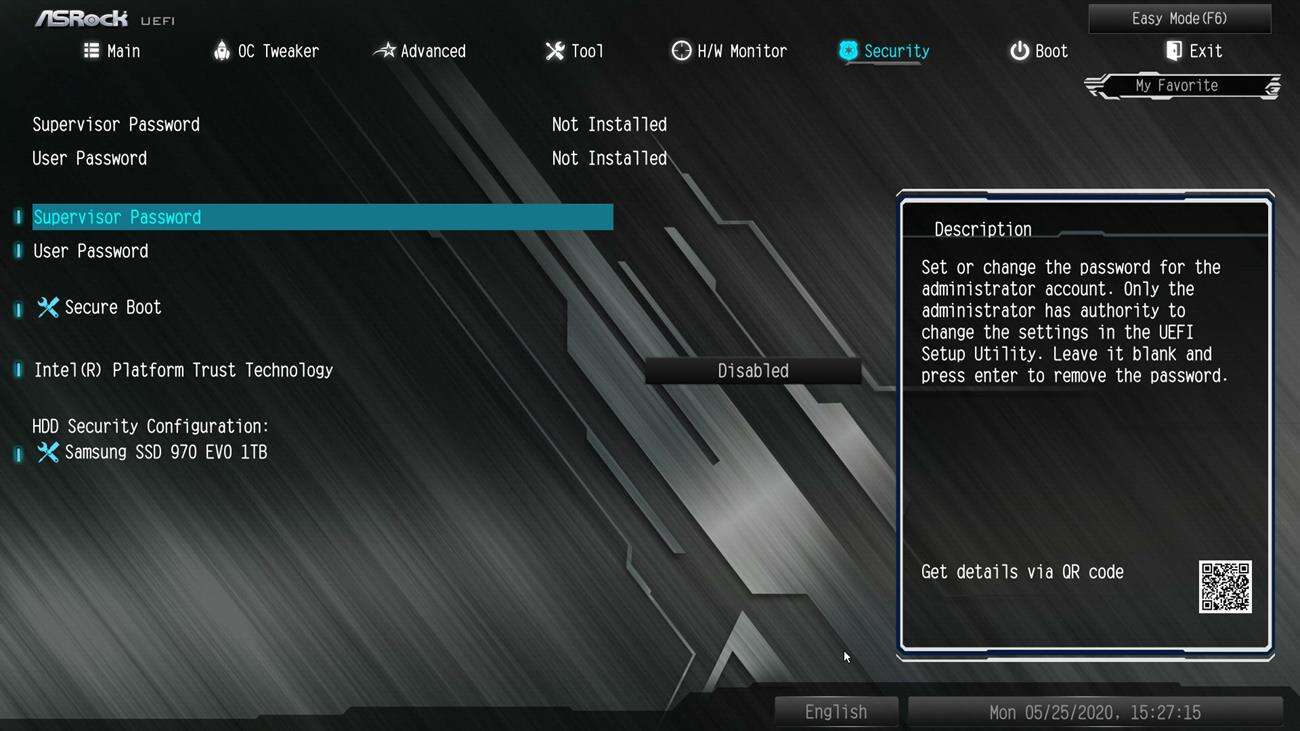Screen dimensions: 1300x731
Task: Click the Tool wrench icon in menu bar
Action: 555,50
